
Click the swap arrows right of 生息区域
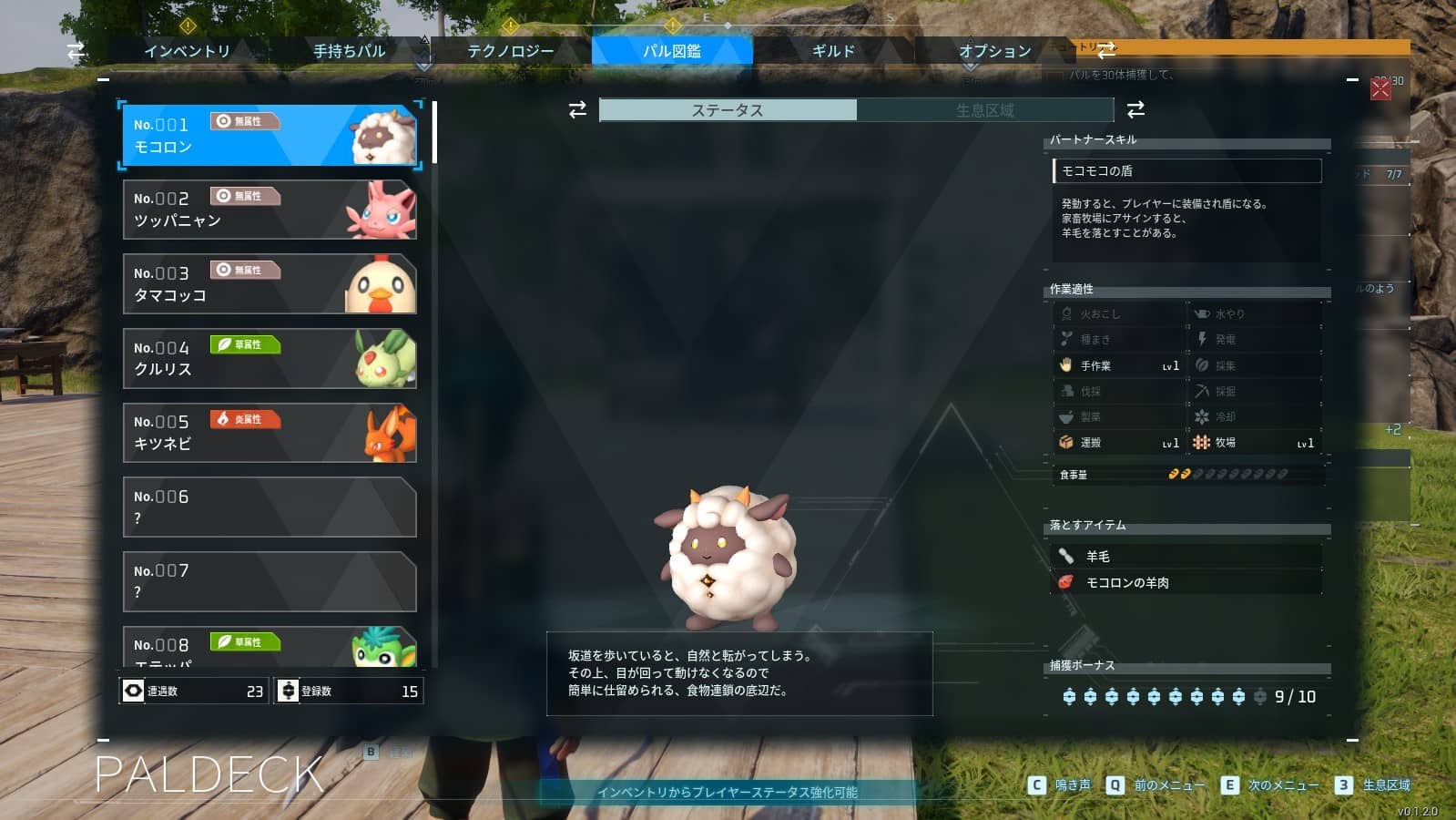[1135, 110]
